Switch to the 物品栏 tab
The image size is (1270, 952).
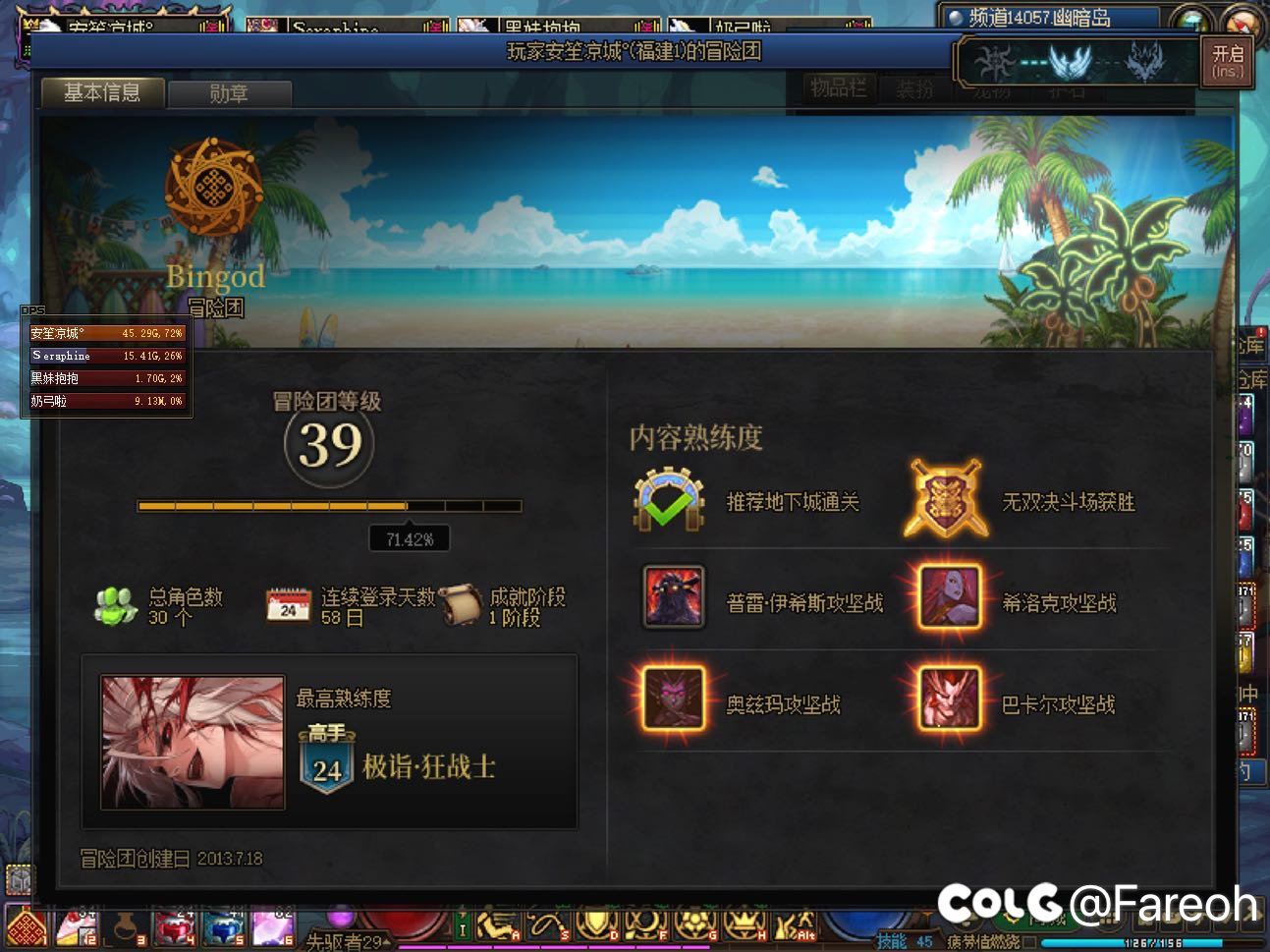pyautogui.click(x=840, y=88)
